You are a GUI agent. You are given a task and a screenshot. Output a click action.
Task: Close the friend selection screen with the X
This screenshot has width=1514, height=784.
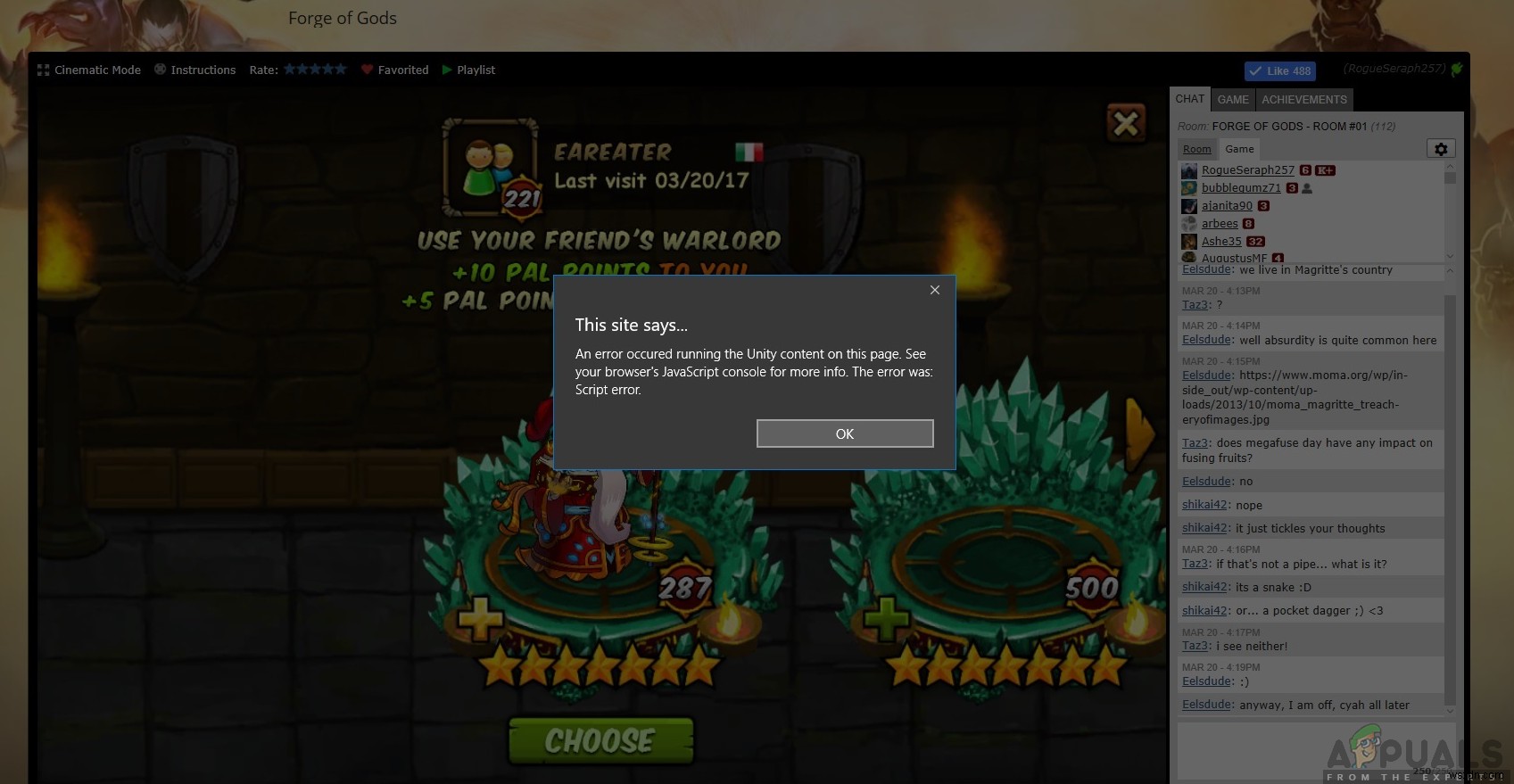tap(1125, 124)
